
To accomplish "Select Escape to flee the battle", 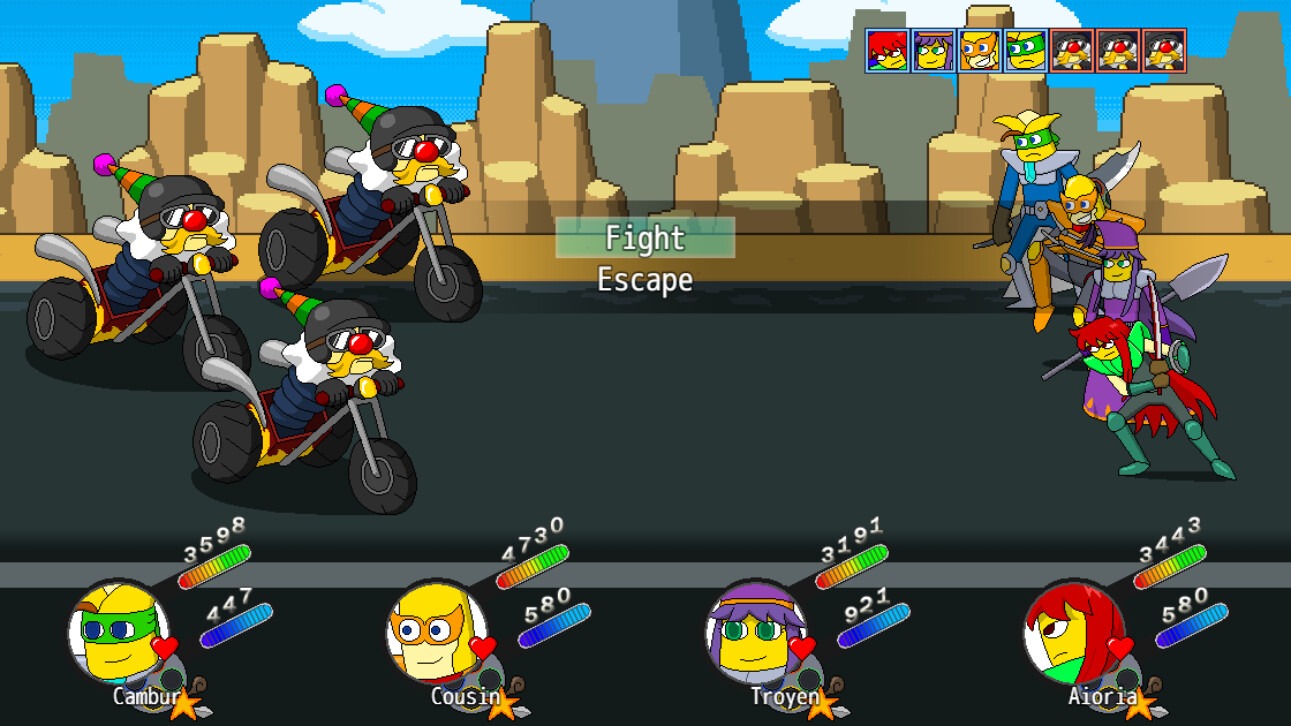I will (645, 280).
